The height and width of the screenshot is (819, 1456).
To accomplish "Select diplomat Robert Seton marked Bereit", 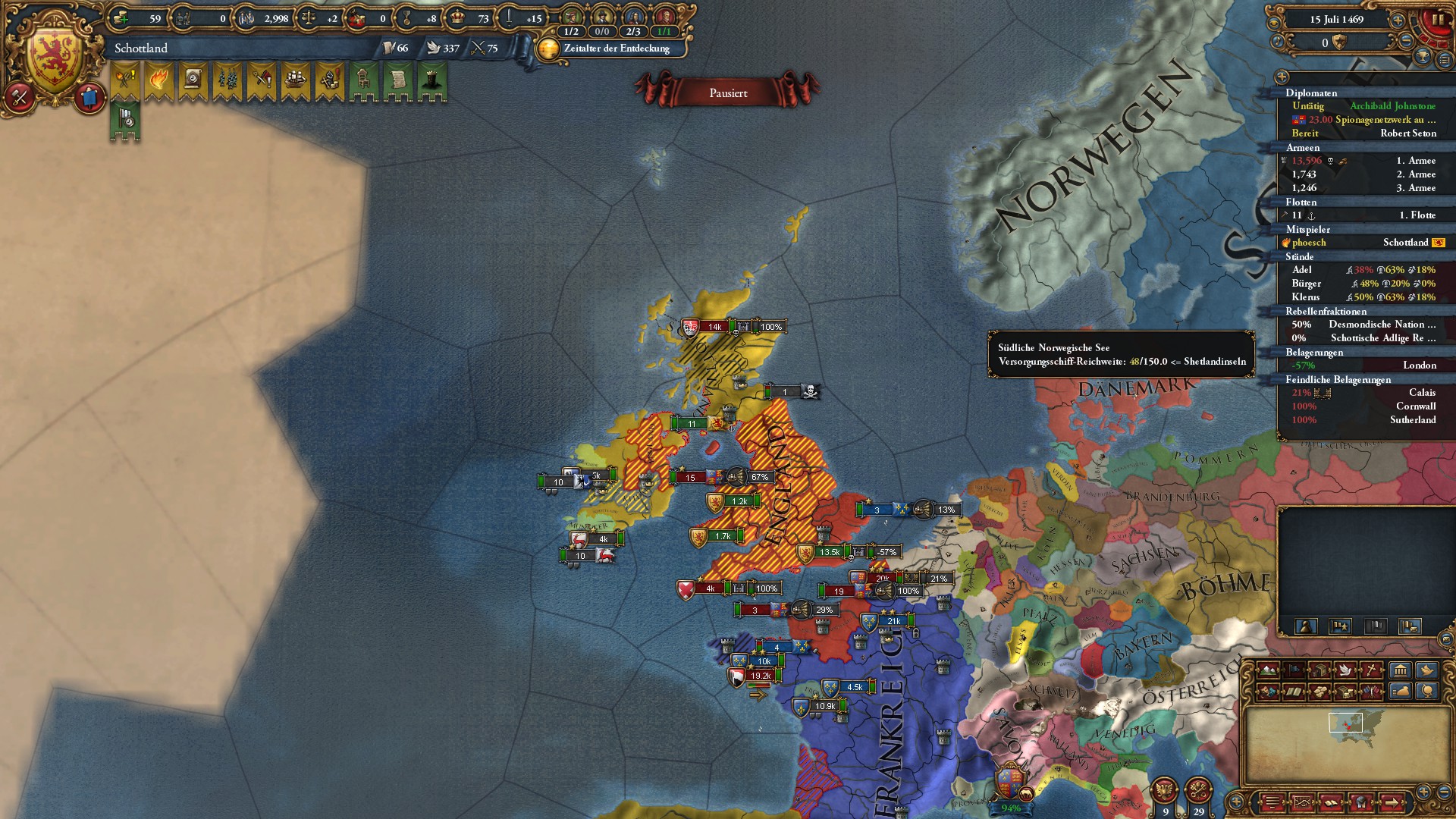I will tap(1365, 133).
